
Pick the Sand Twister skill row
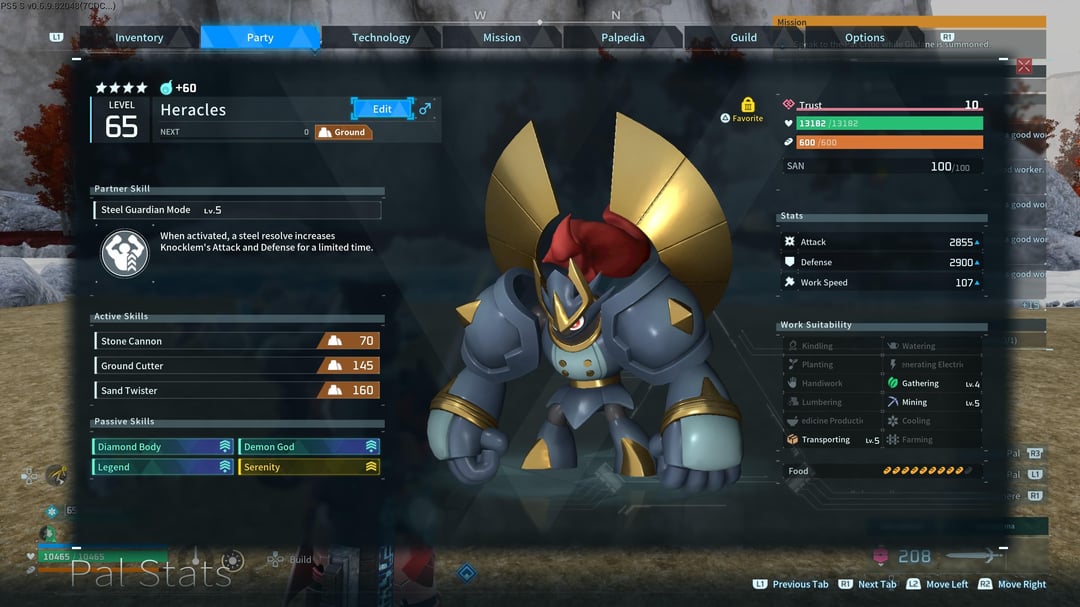pyautogui.click(x=237, y=391)
